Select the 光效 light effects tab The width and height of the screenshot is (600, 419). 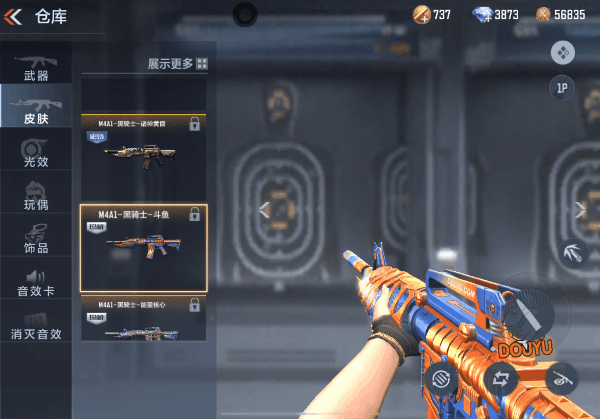[35, 153]
